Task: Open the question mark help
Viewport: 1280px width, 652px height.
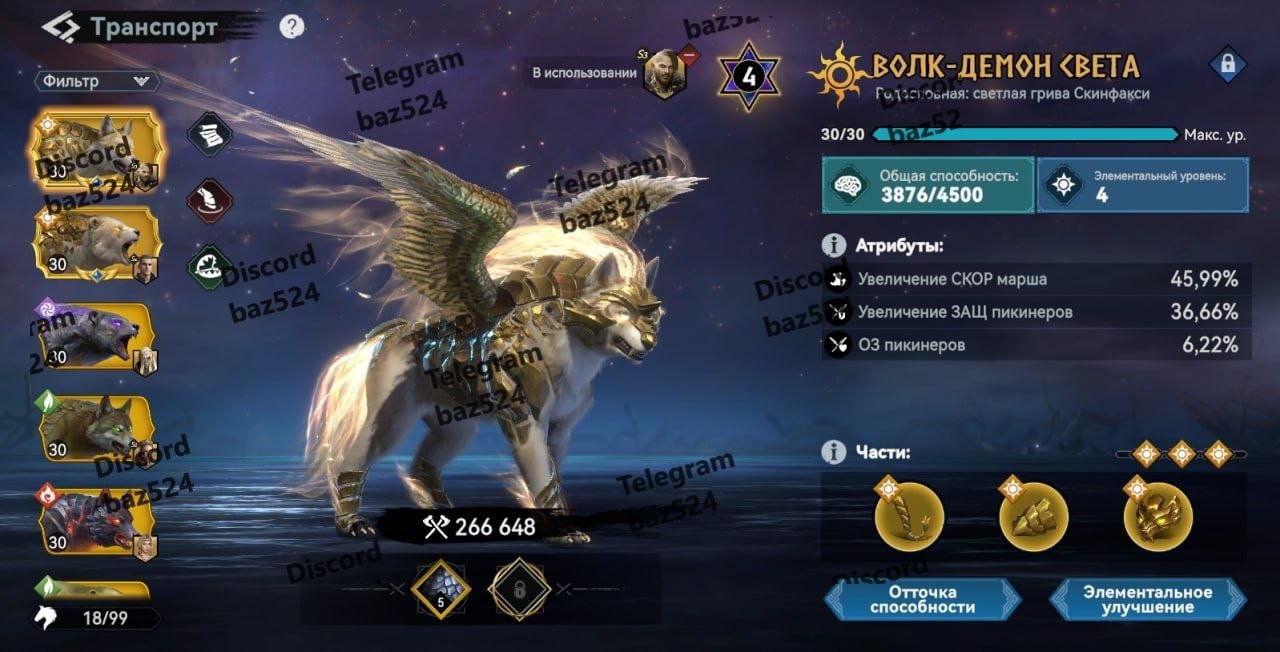Action: click(291, 27)
